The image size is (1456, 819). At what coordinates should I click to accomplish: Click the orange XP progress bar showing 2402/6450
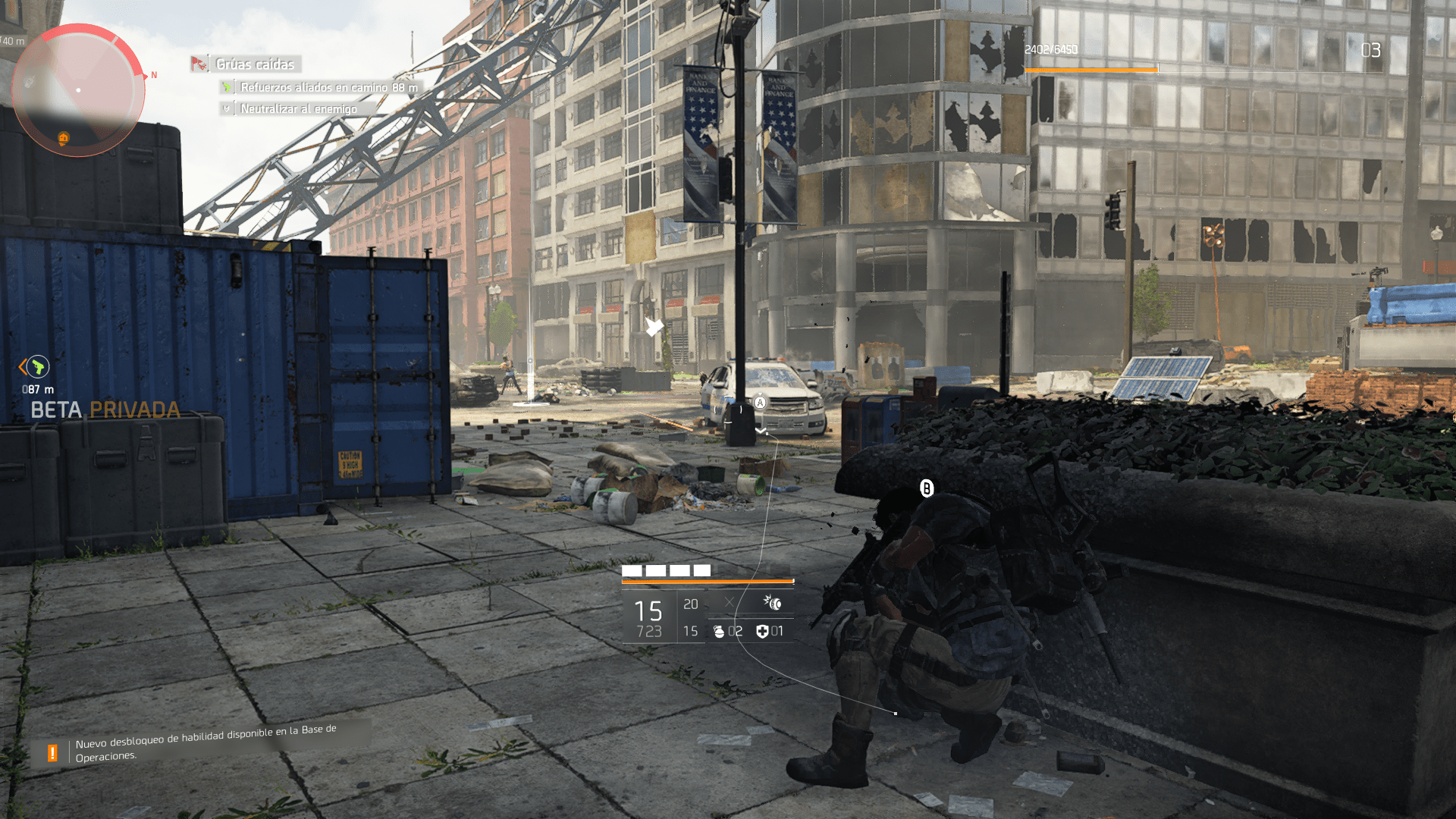tap(1092, 69)
